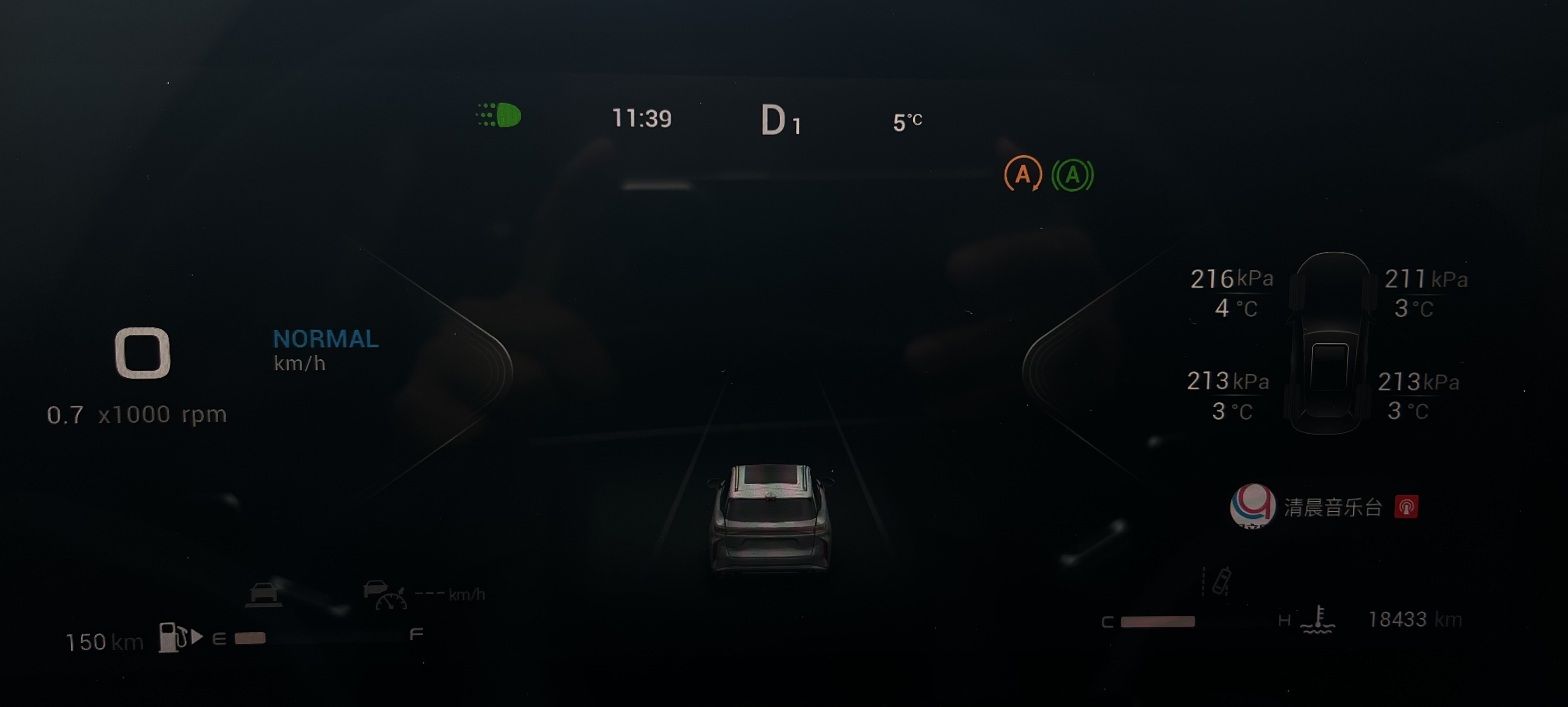The height and width of the screenshot is (707, 1568).
Task: Click the coolant temperature icon
Action: [x=1318, y=620]
